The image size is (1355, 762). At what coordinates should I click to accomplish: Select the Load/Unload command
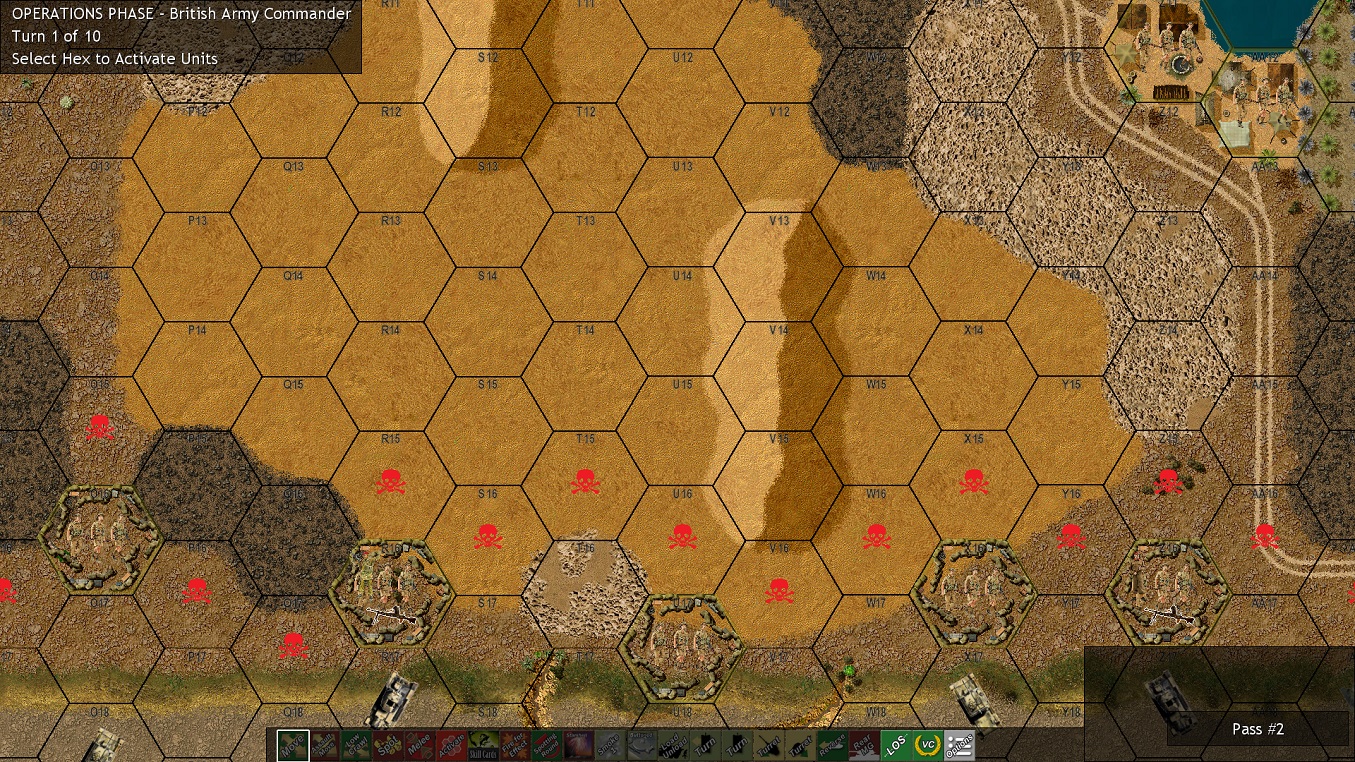click(x=674, y=744)
